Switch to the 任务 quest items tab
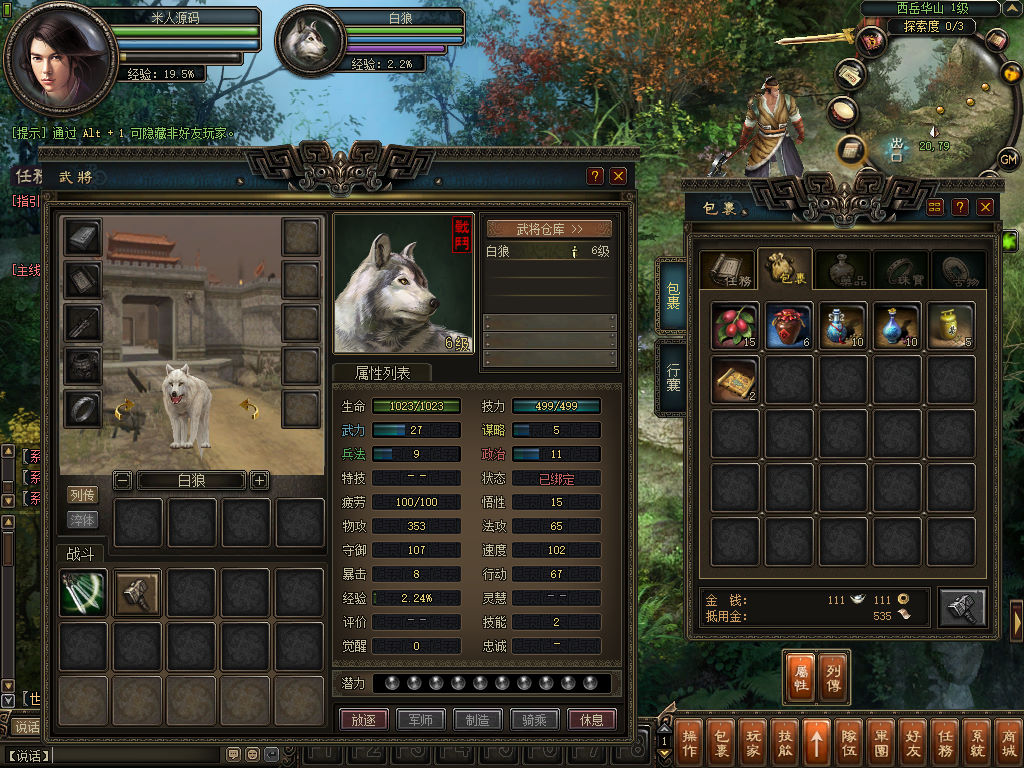This screenshot has width=1024, height=768. [726, 270]
